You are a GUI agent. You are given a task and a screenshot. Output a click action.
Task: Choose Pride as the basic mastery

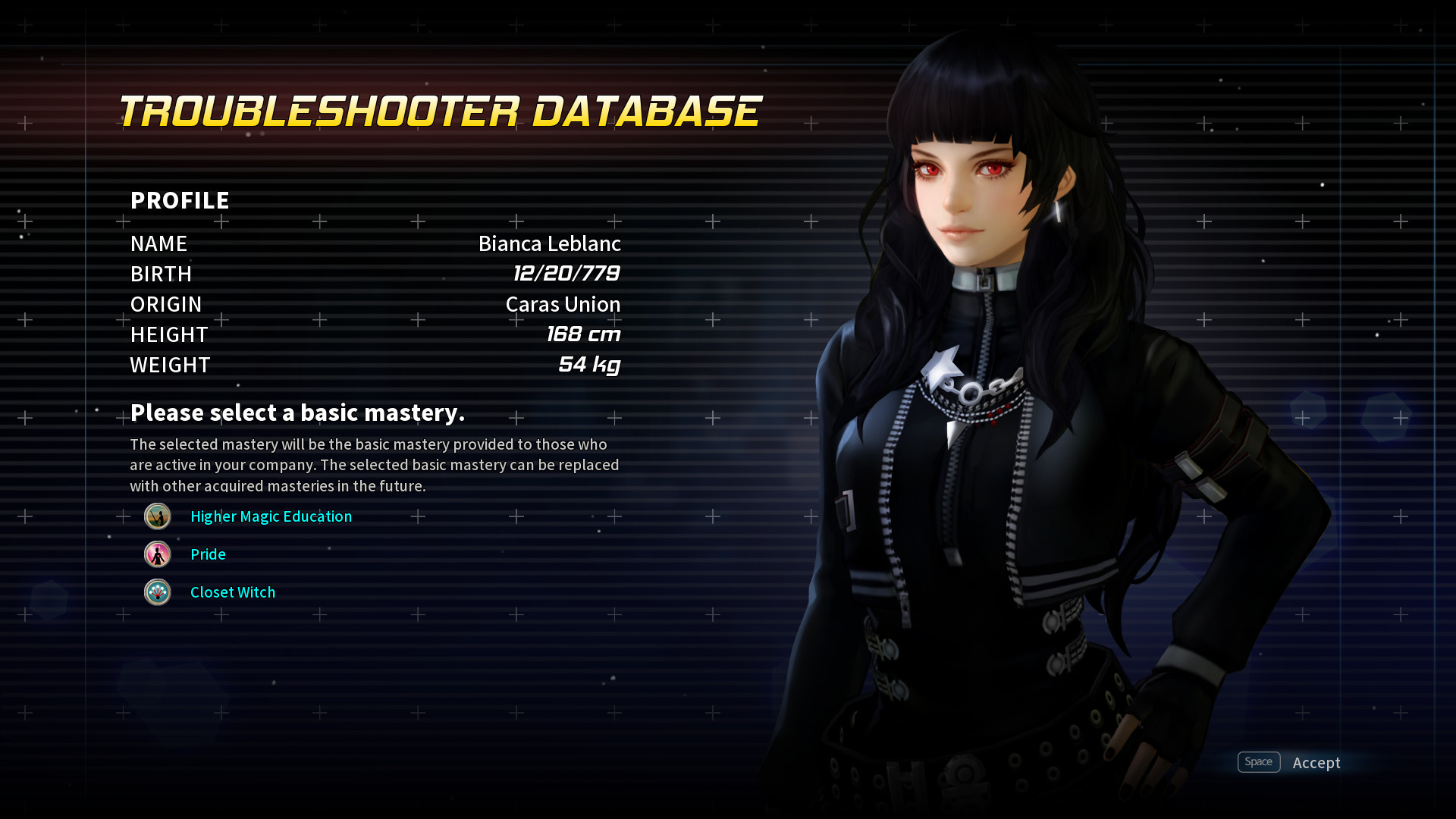[x=207, y=554]
